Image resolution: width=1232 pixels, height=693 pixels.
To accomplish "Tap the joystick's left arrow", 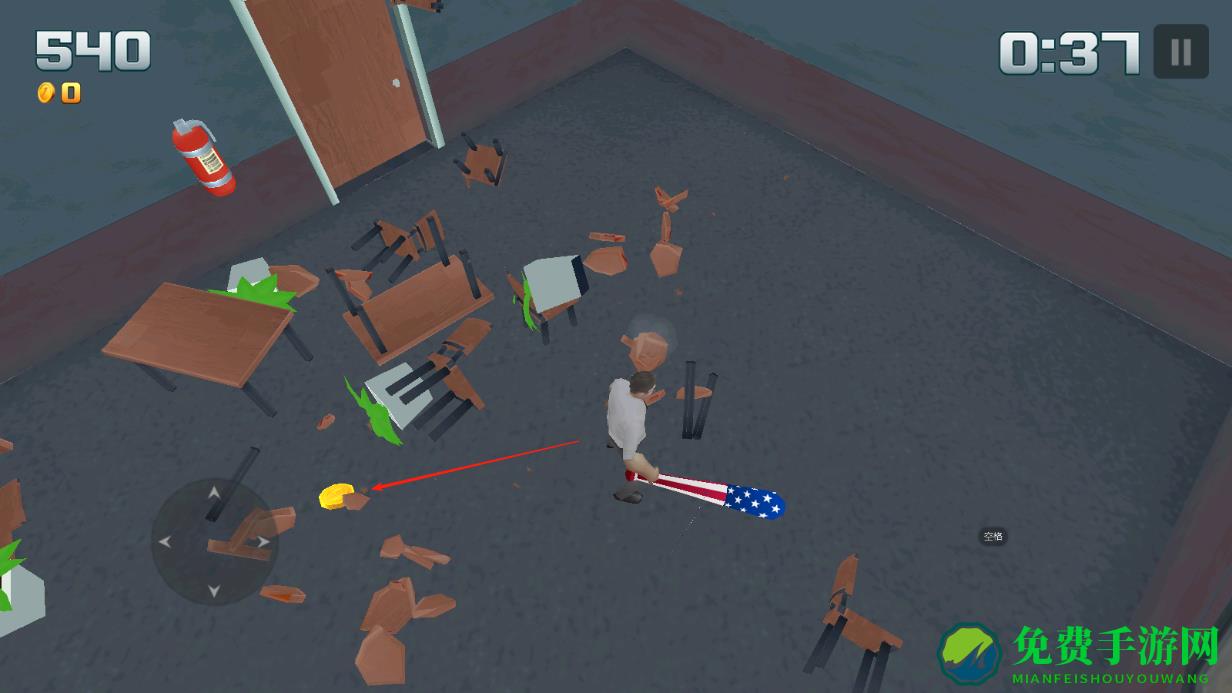I will point(165,542).
